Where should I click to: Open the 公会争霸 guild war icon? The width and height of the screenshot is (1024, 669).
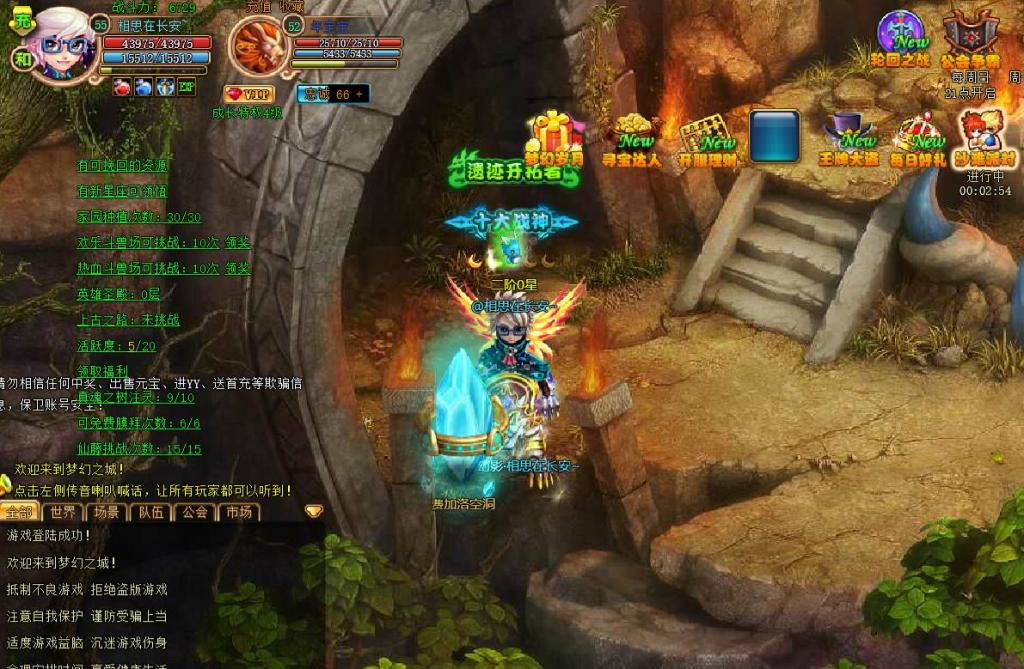969,37
